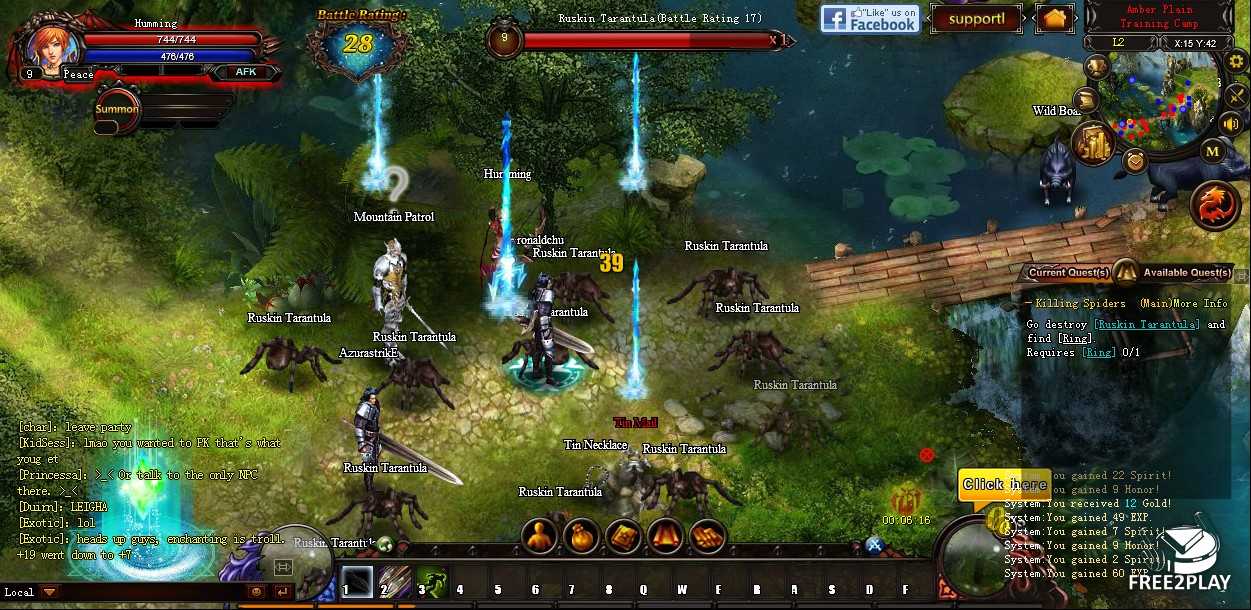
Task: Follow the Ruskin Tarantula quest link
Action: [1146, 325]
